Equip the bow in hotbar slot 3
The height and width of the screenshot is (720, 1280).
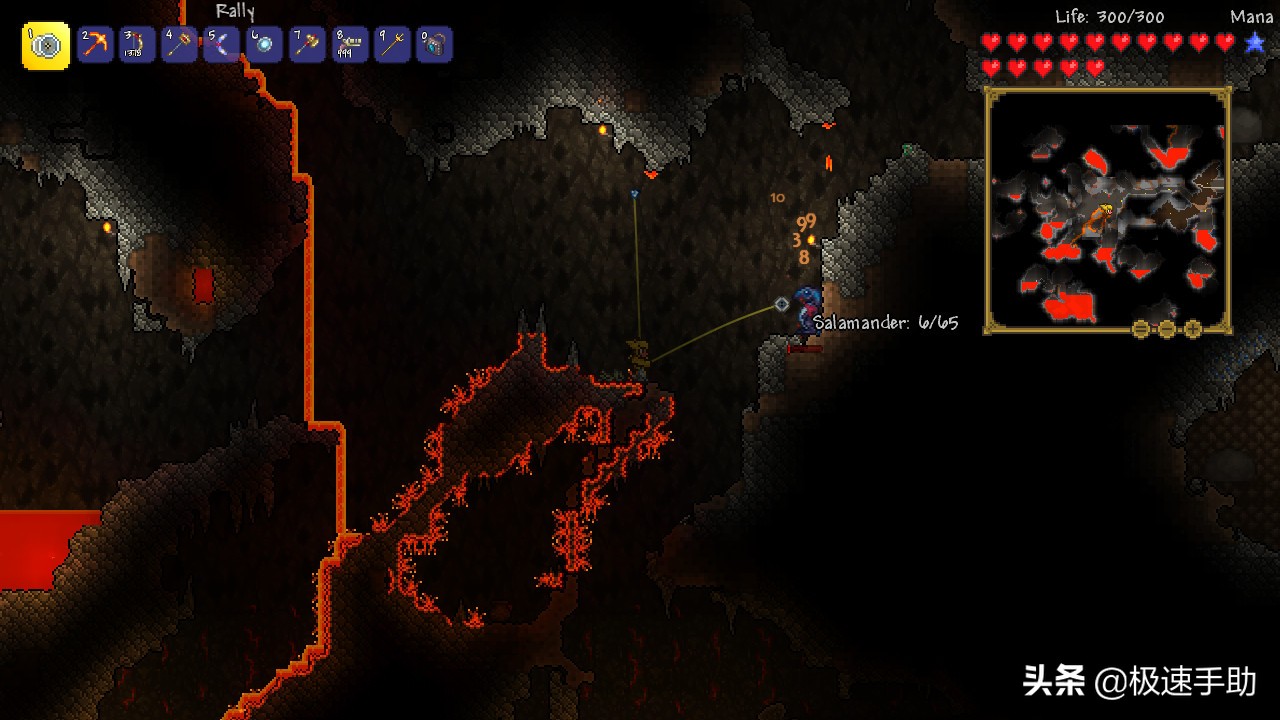[x=137, y=45]
